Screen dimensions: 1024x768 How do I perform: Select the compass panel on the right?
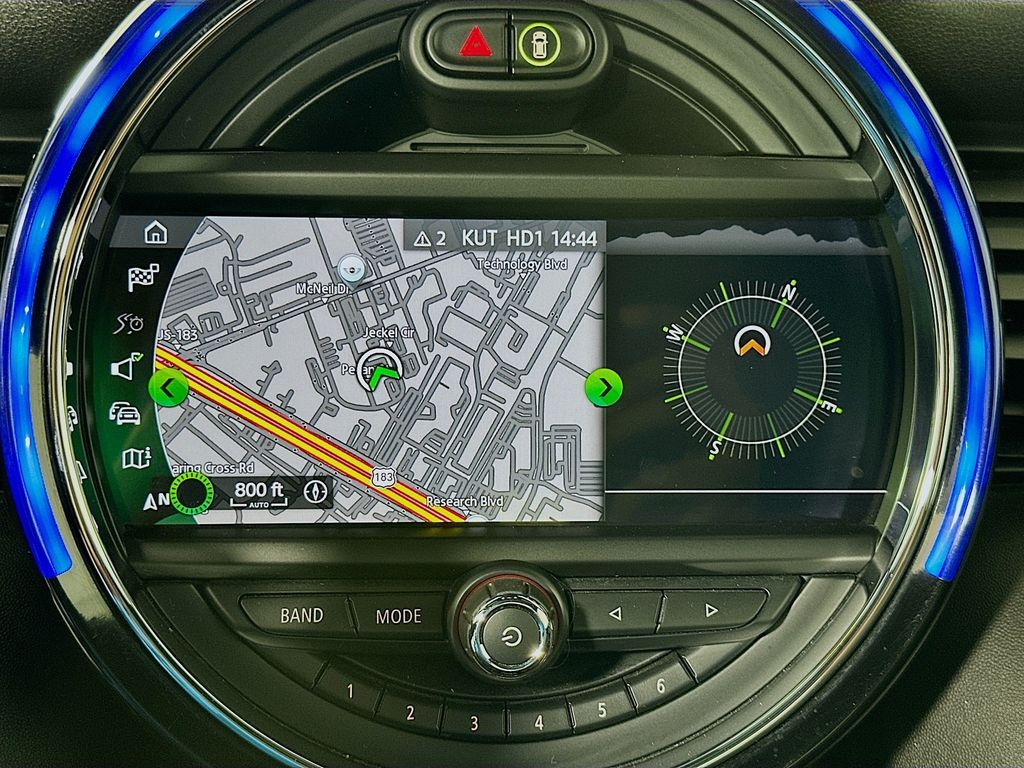point(752,372)
